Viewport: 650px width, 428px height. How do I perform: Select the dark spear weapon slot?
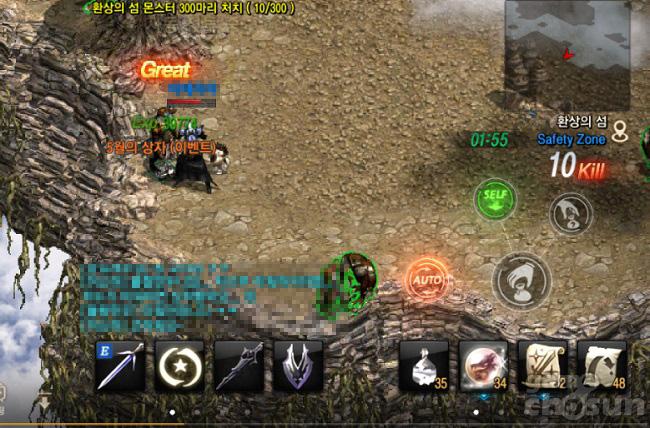pos(239,365)
